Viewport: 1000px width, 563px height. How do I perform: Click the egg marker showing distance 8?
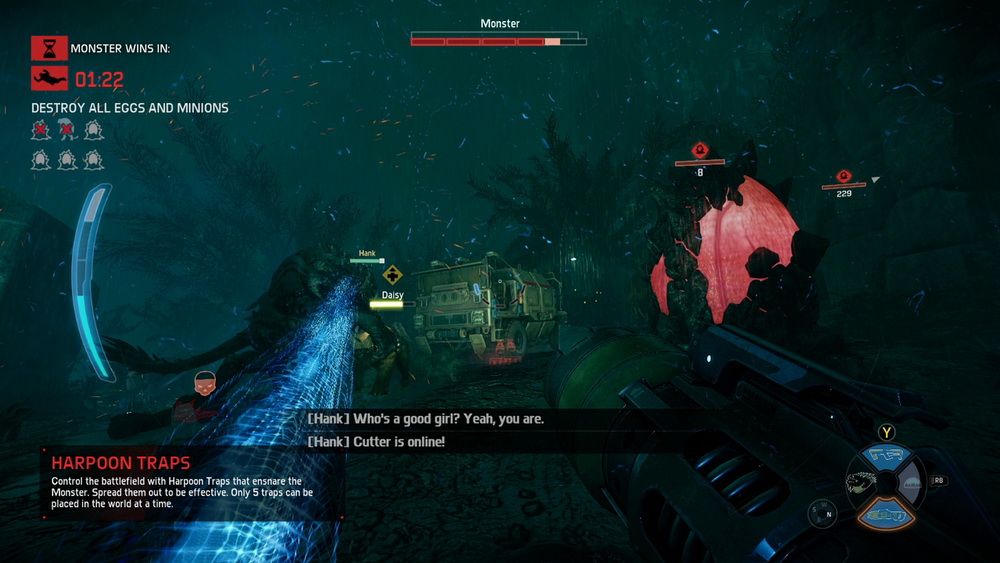pyautogui.click(x=701, y=151)
